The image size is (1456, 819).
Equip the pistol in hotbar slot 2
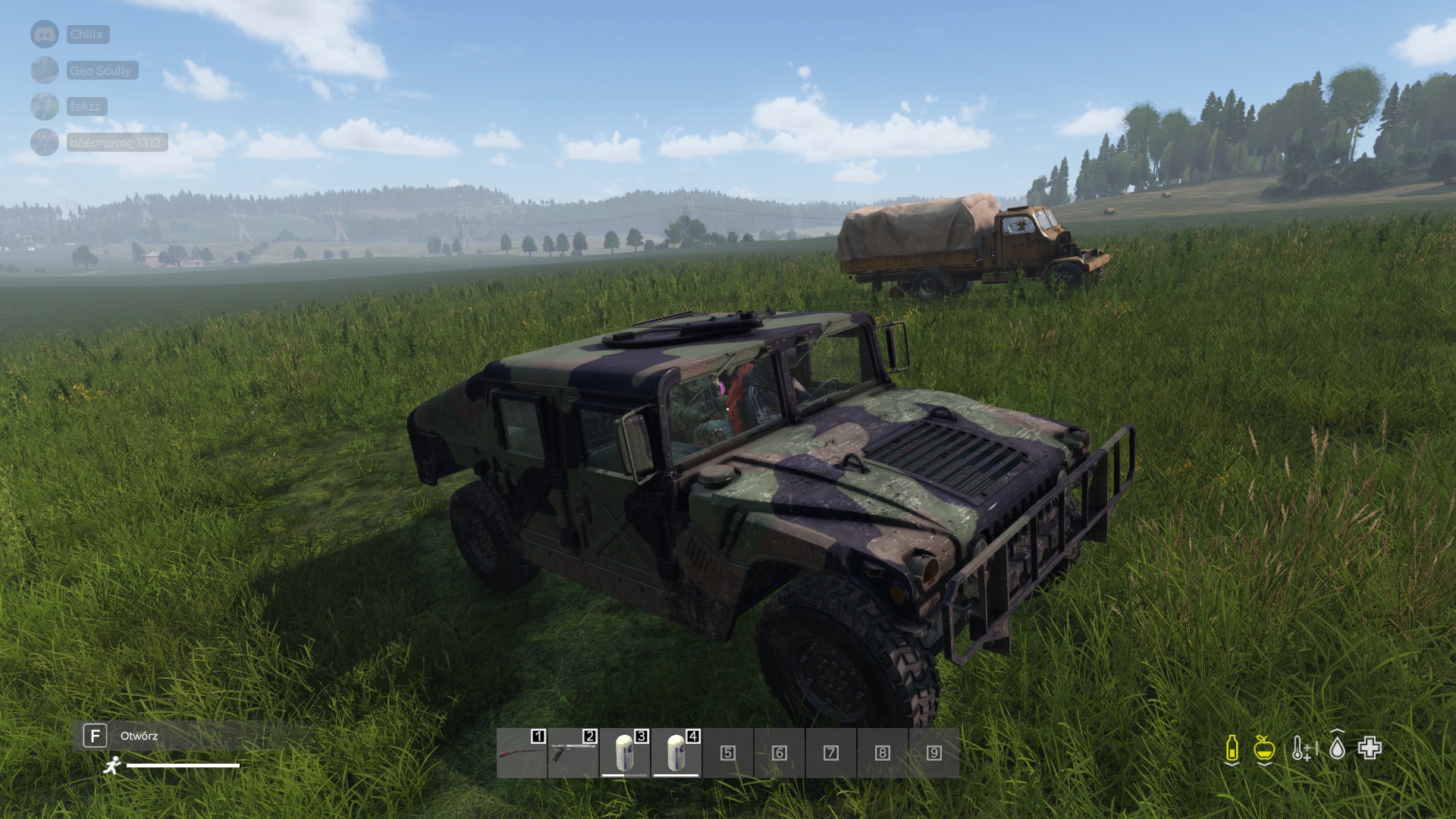tap(573, 753)
